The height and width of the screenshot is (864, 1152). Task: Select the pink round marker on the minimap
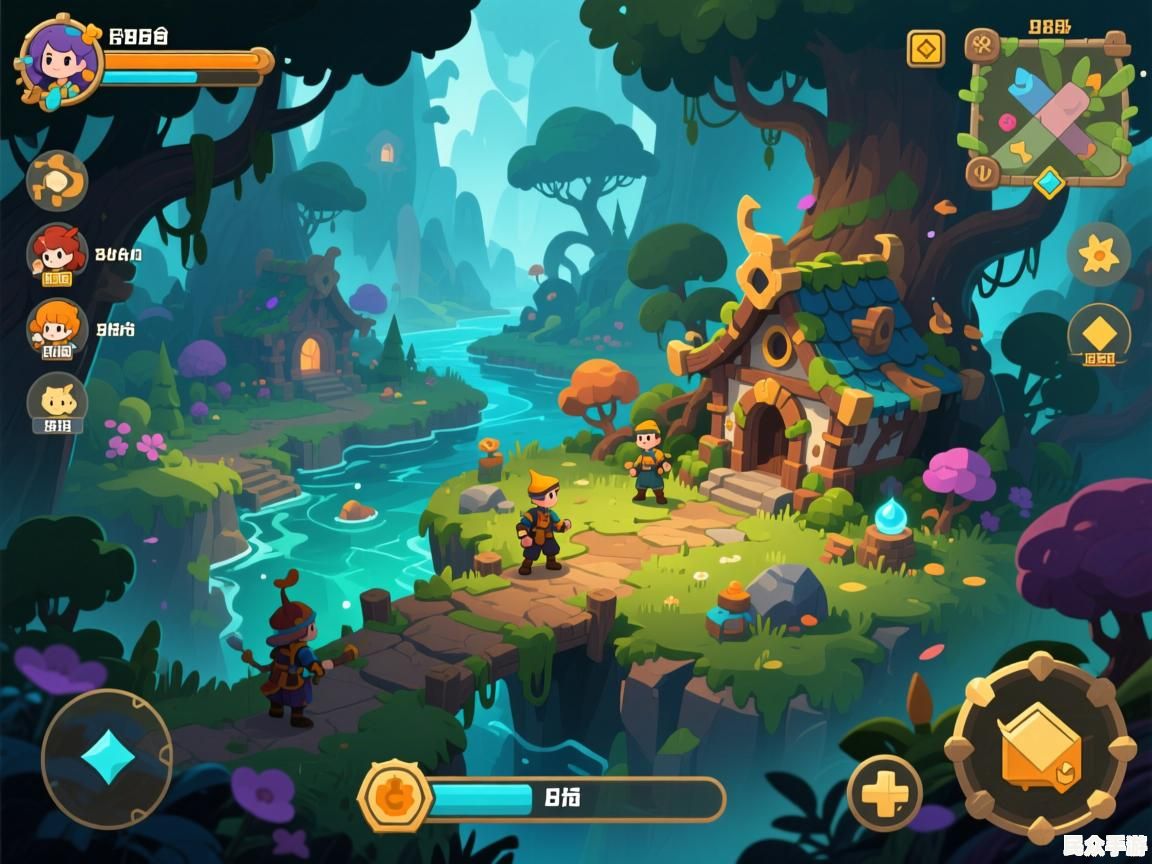(x=1008, y=123)
